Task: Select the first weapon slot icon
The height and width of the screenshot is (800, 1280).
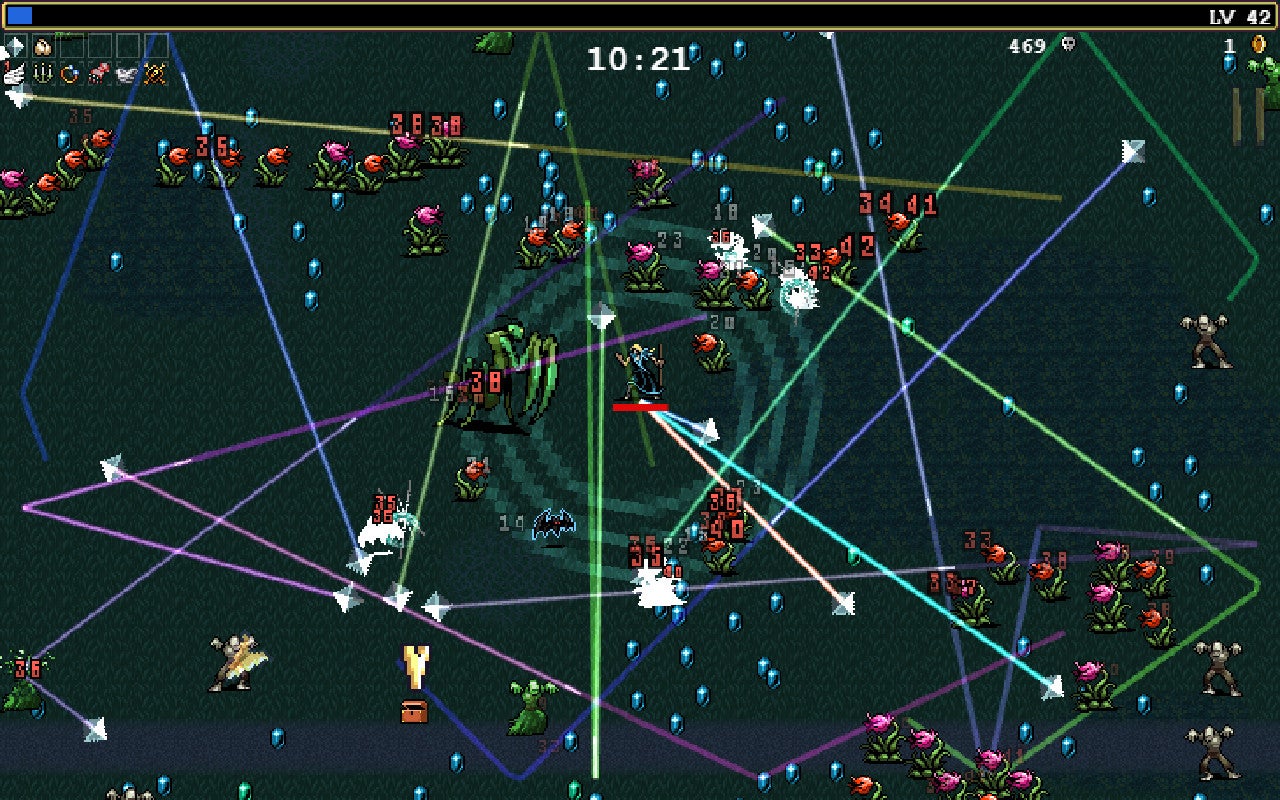Action: 16,47
